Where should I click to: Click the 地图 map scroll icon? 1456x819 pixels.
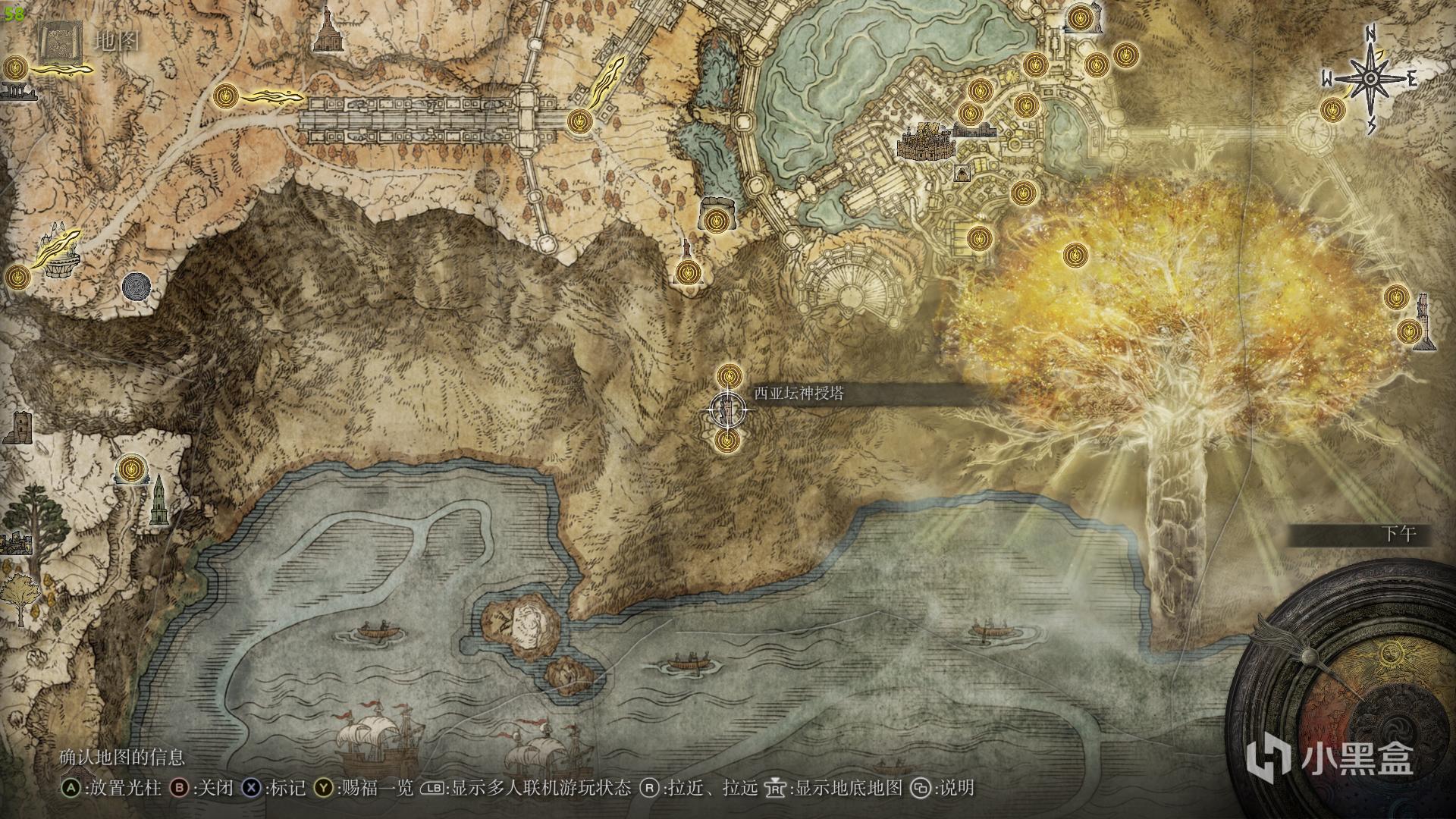click(59, 42)
